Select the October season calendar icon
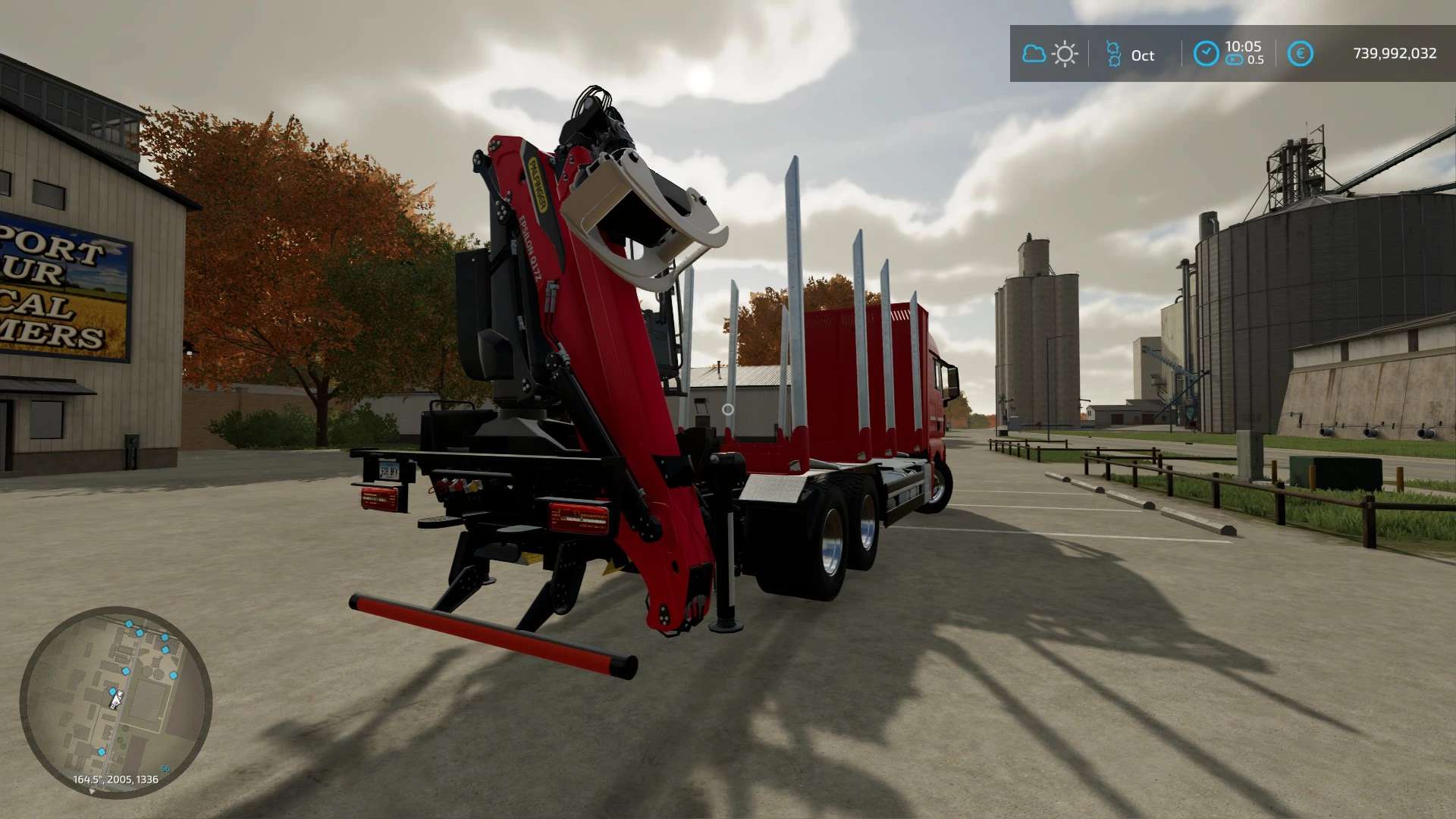The width and height of the screenshot is (1456, 819). 1113,54
